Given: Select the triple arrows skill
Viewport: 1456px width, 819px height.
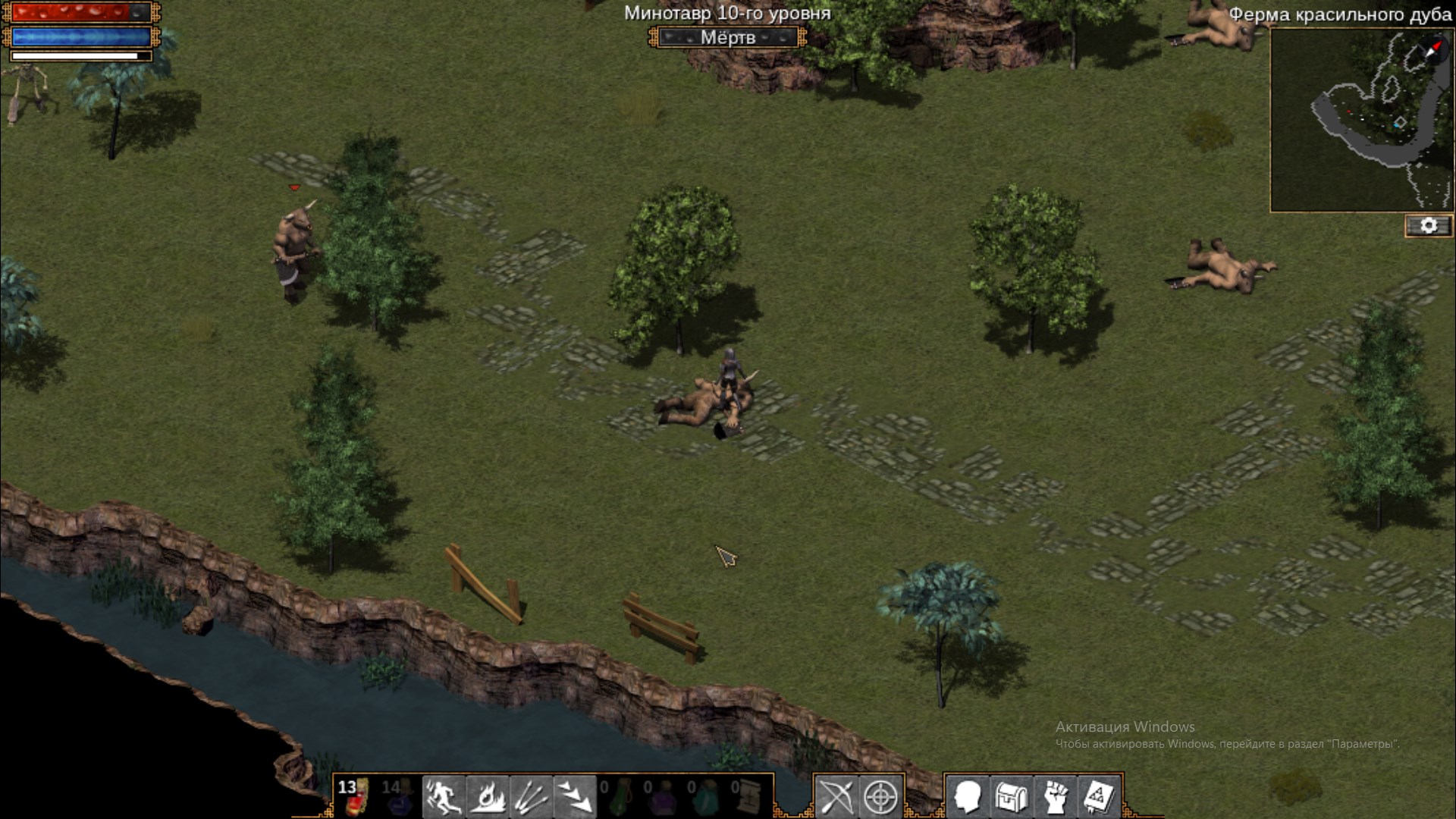Looking at the screenshot, I should pos(531,797).
